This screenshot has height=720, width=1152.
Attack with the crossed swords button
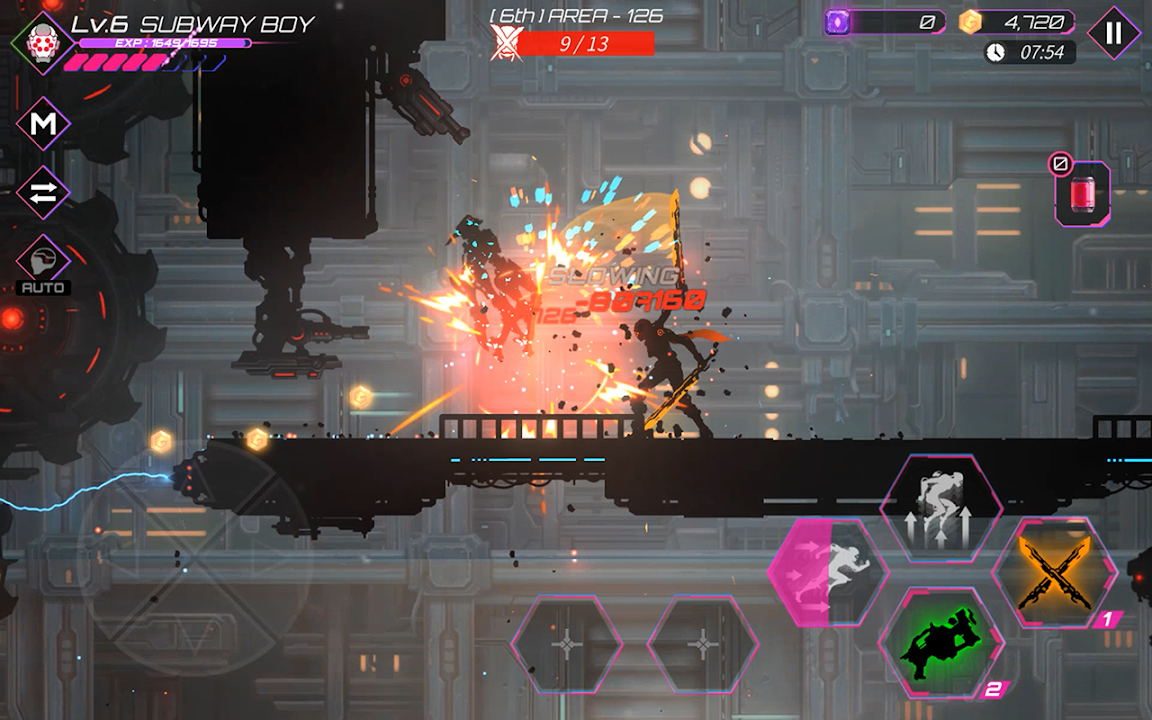(1054, 572)
